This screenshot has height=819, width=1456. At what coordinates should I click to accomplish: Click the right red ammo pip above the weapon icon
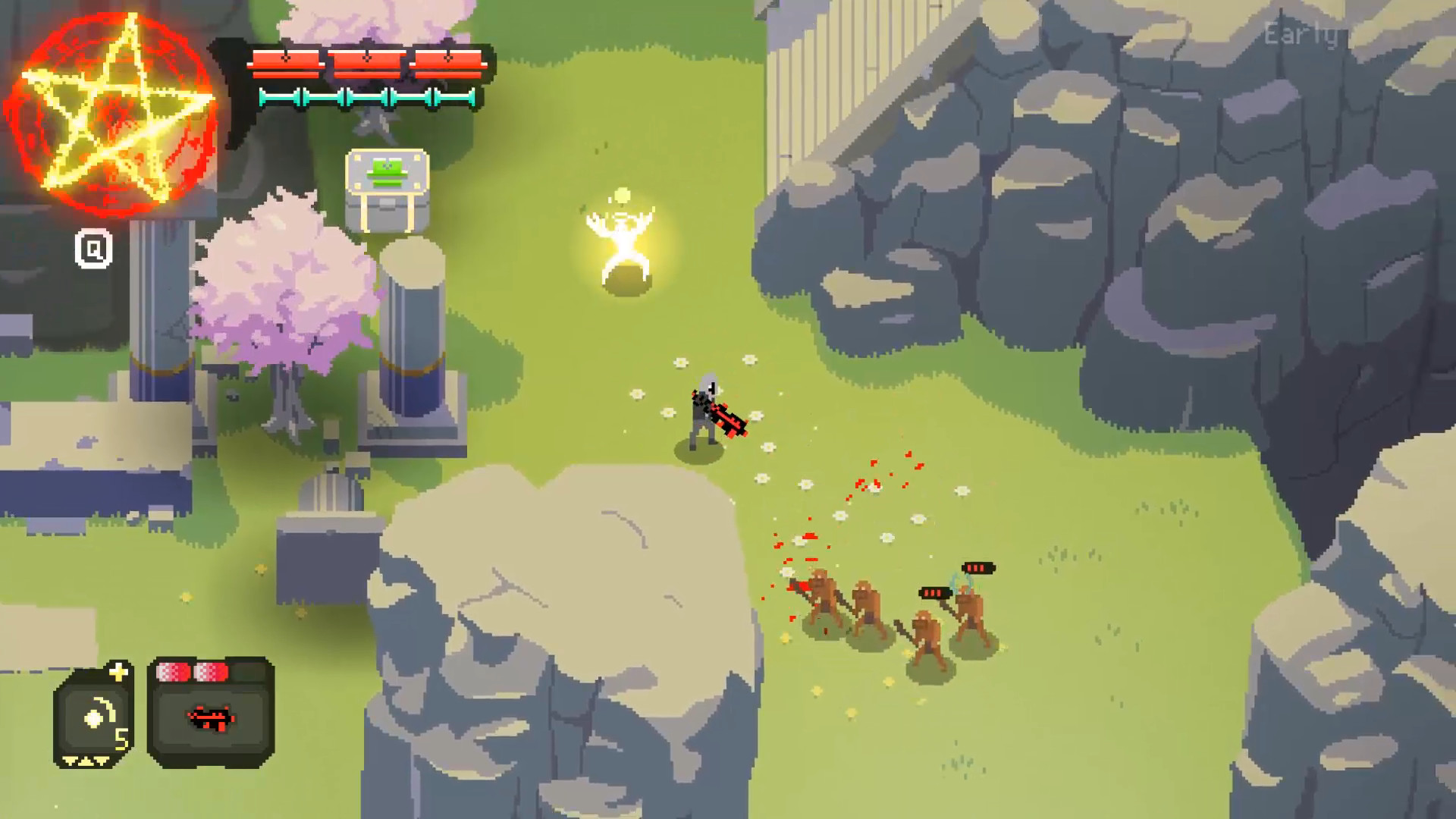coord(212,671)
